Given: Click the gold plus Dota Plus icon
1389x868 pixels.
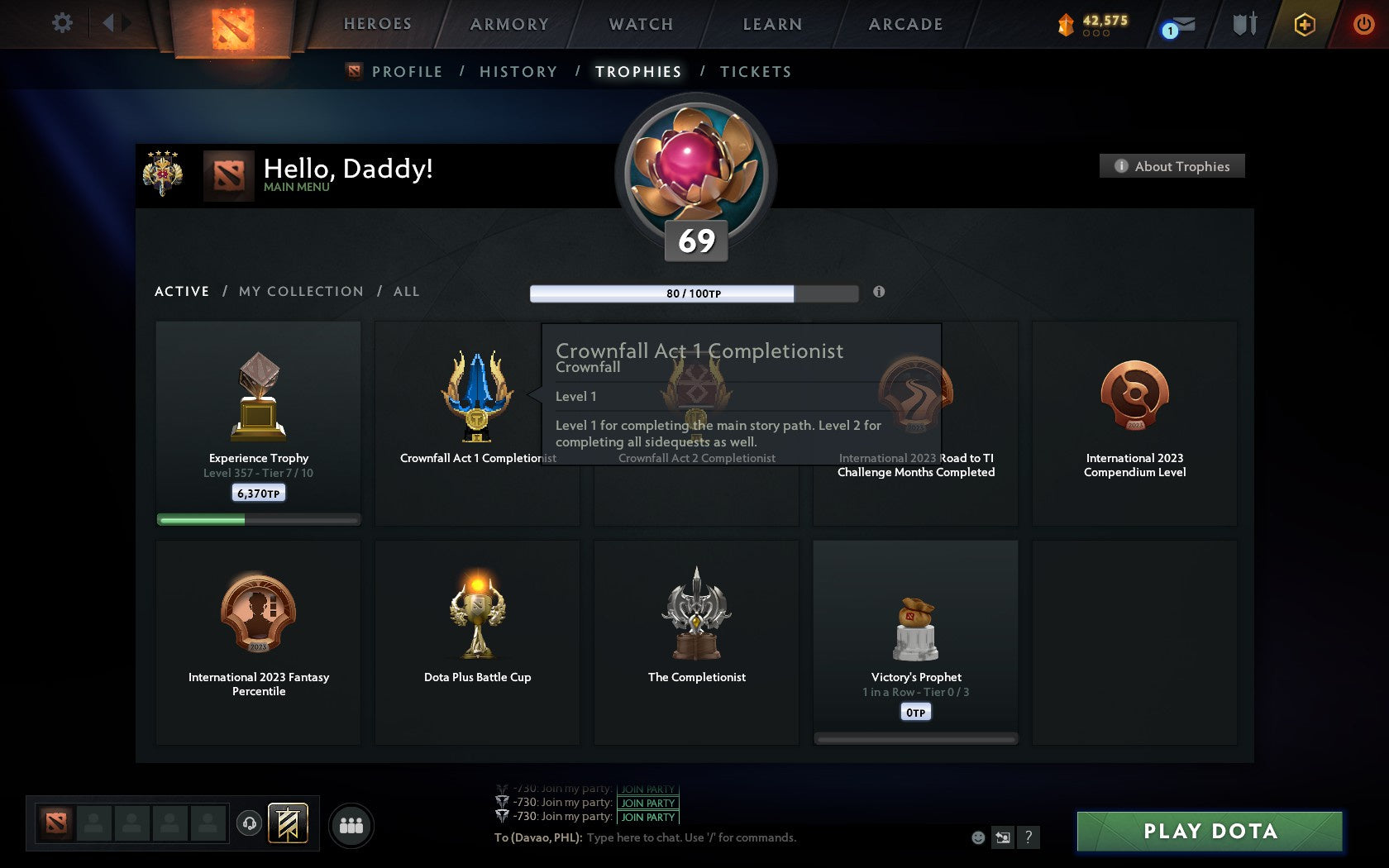Looking at the screenshot, I should (x=1305, y=24).
